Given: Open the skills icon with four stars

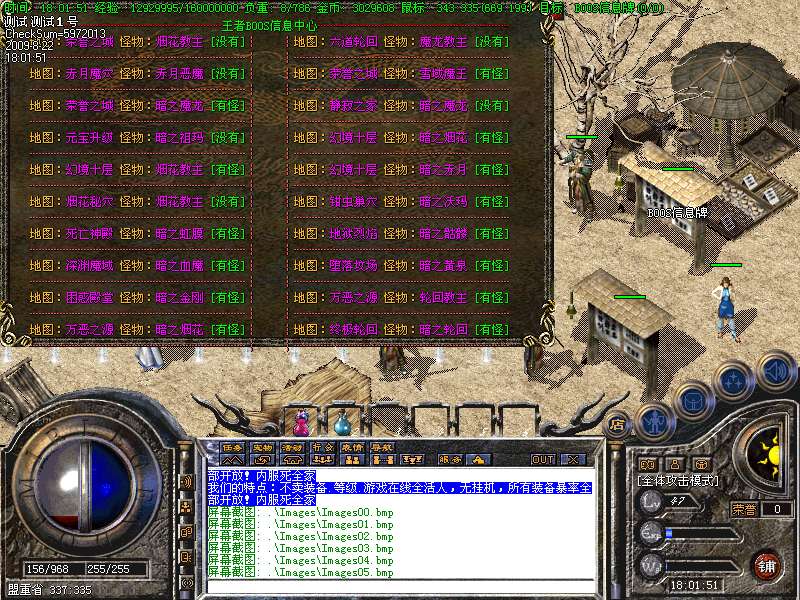Looking at the screenshot, I should [x=734, y=381].
